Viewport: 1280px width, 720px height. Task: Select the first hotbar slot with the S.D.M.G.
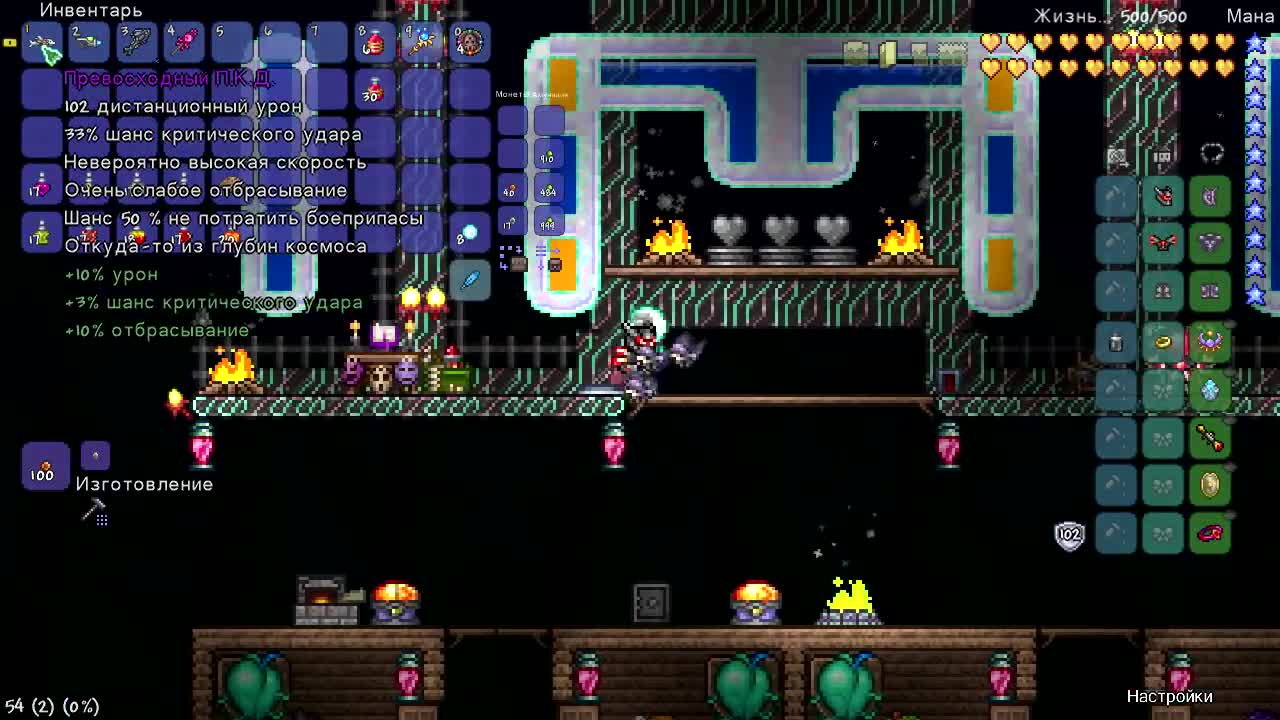click(x=42, y=44)
